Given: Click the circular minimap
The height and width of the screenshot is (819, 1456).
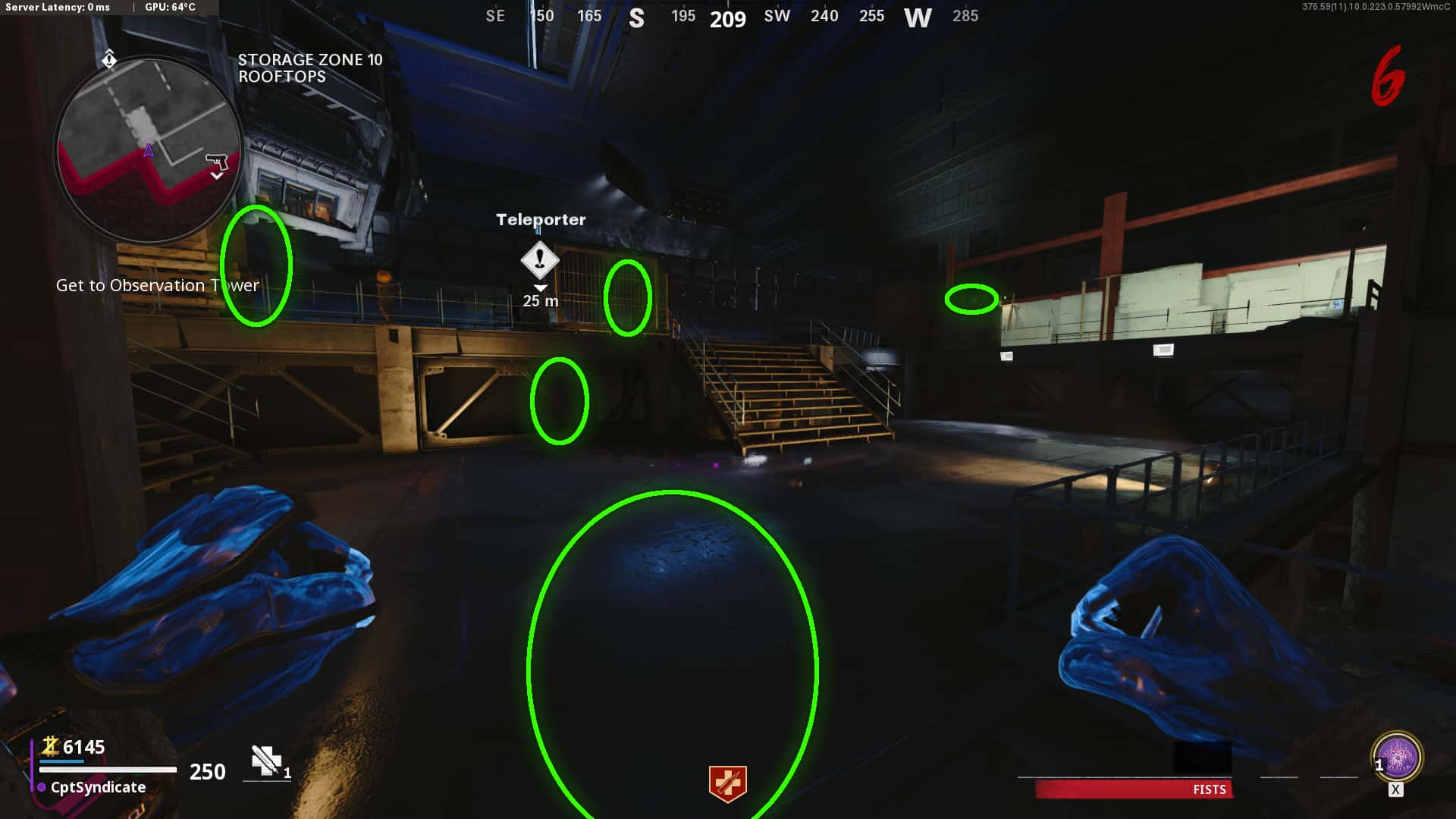Looking at the screenshot, I should coord(148,149).
